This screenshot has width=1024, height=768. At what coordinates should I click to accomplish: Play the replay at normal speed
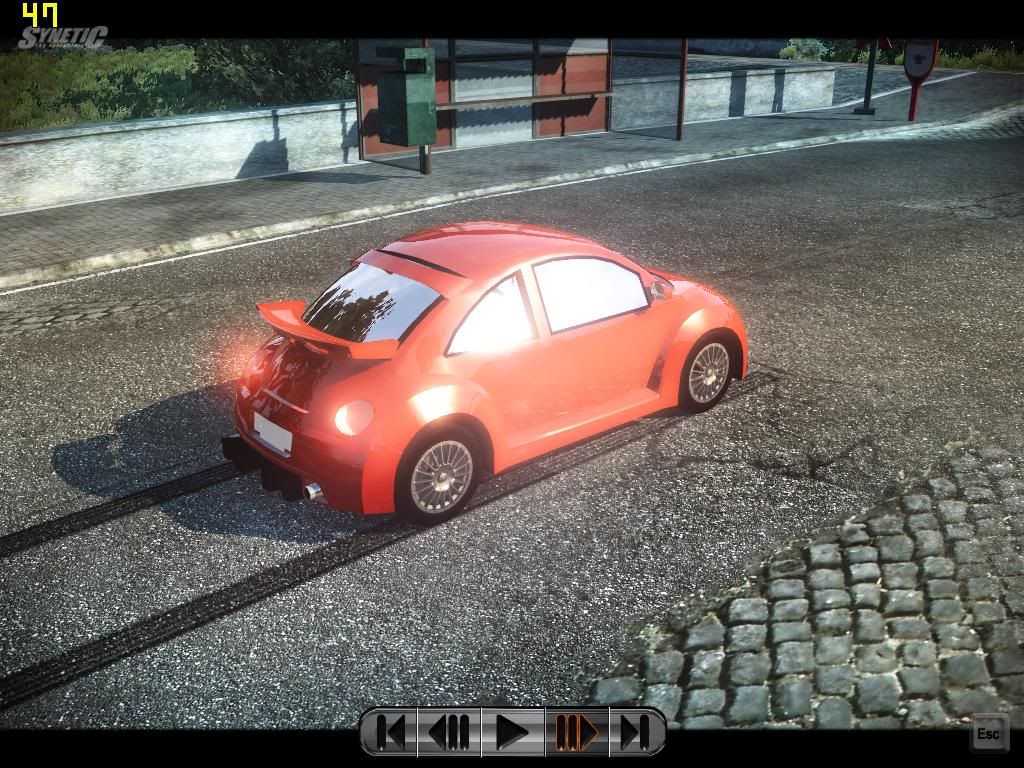tap(512, 733)
